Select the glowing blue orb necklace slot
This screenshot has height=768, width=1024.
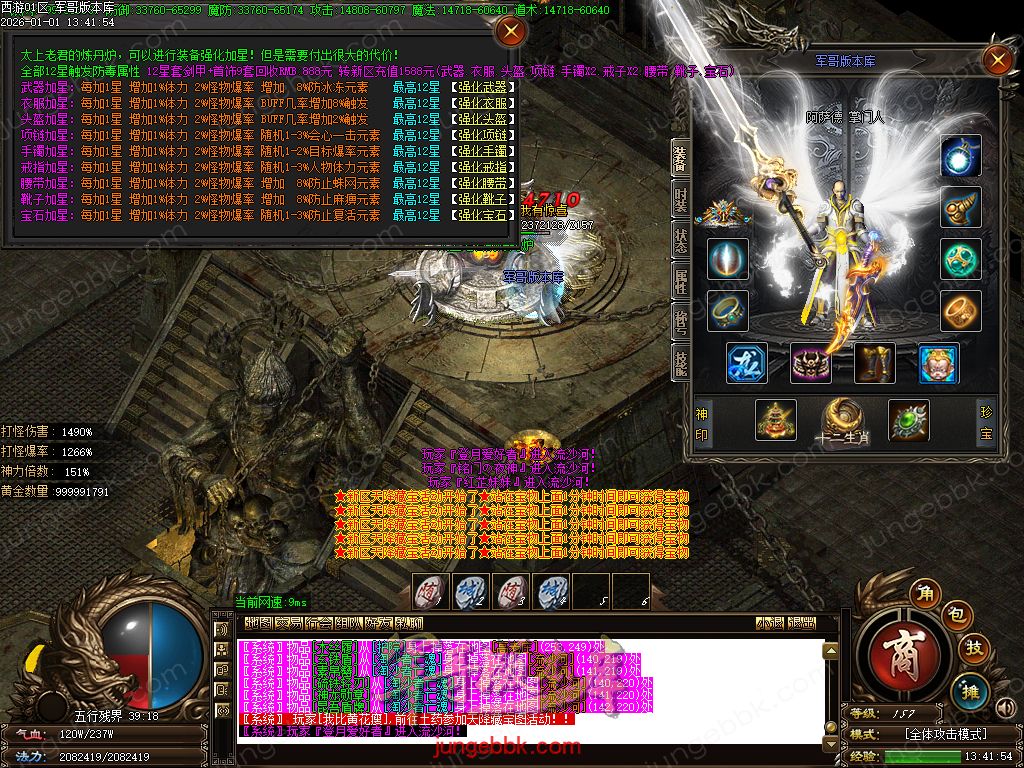click(x=961, y=156)
